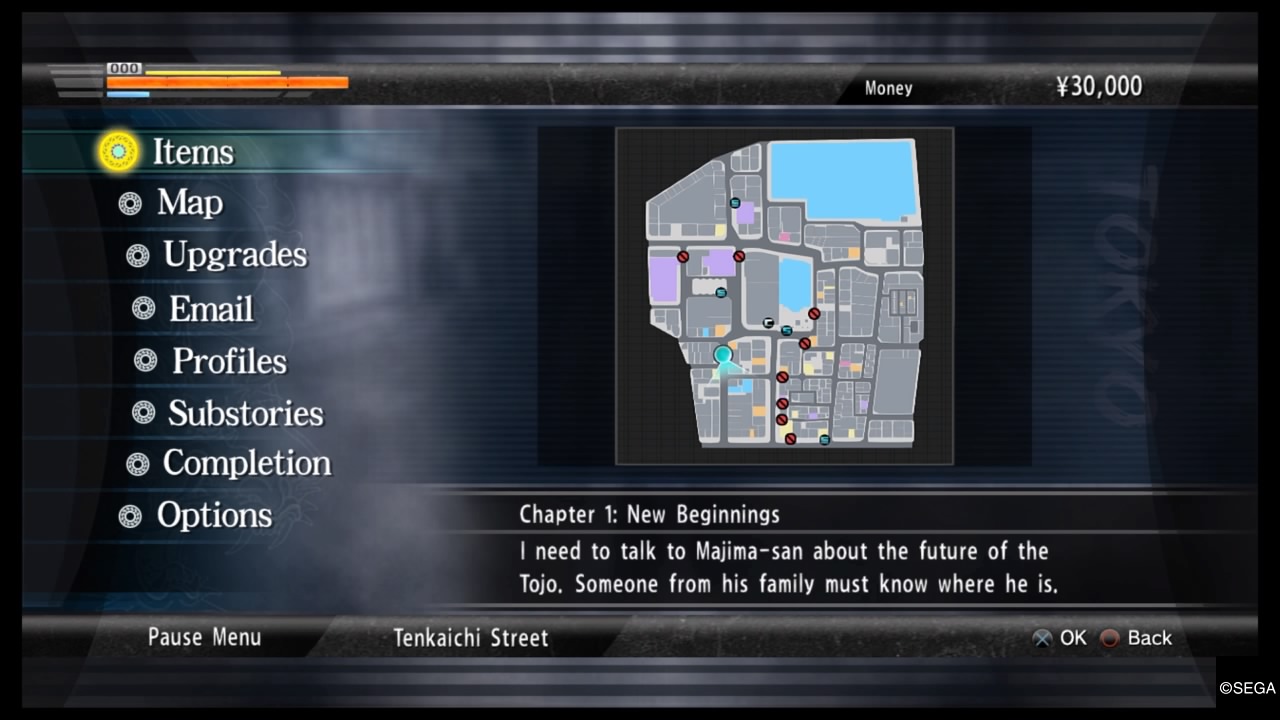This screenshot has width=1280, height=720.
Task: Click the teal player marker on the map
Action: tap(723, 354)
